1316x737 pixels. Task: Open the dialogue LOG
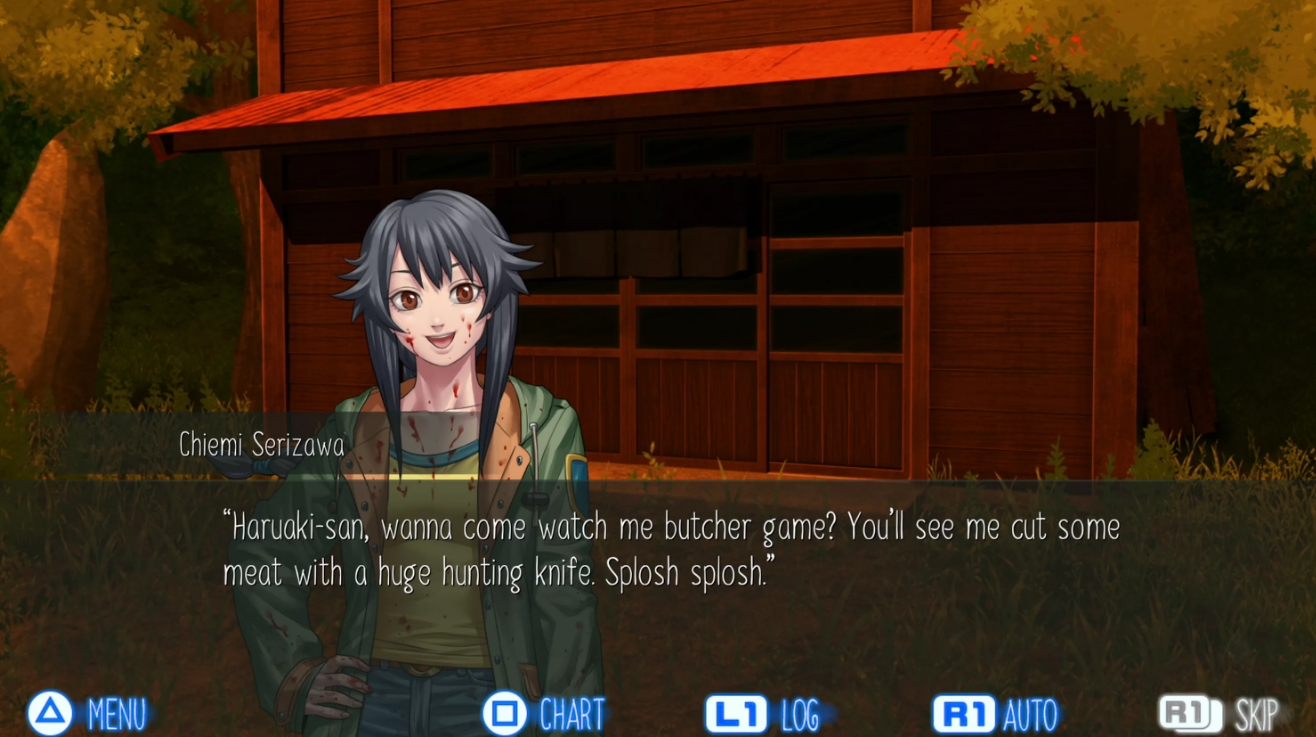click(764, 714)
